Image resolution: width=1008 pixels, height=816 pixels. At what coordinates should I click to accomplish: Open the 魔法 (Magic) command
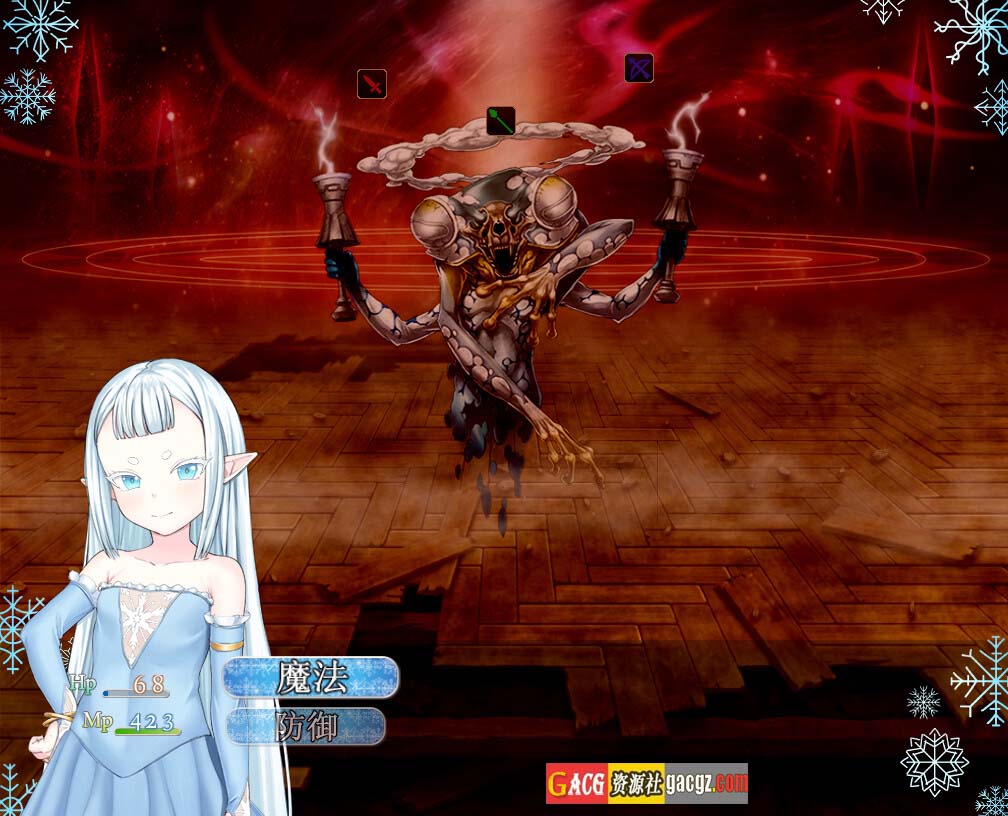click(311, 678)
